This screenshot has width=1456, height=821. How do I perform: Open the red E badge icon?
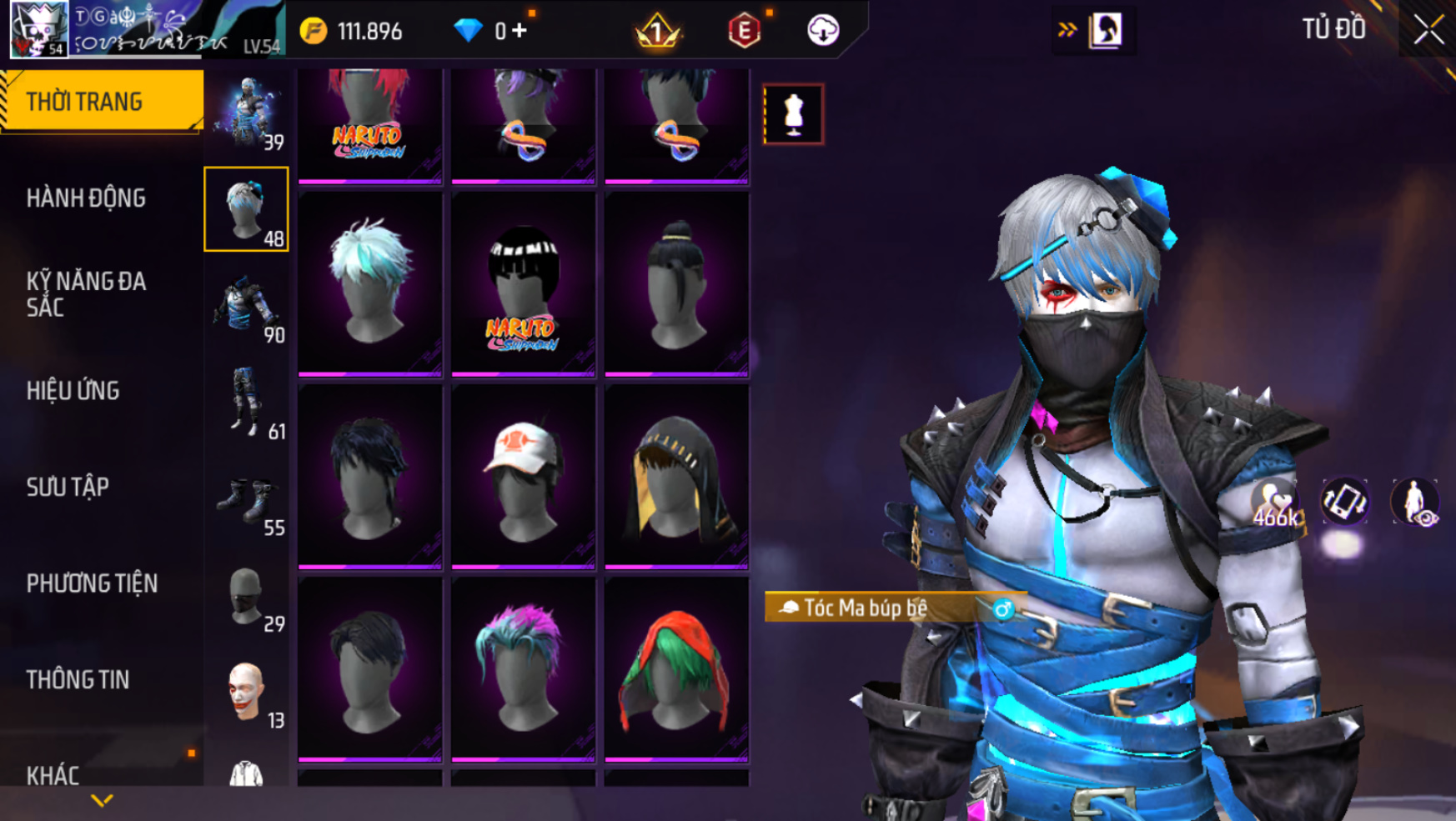point(744,32)
